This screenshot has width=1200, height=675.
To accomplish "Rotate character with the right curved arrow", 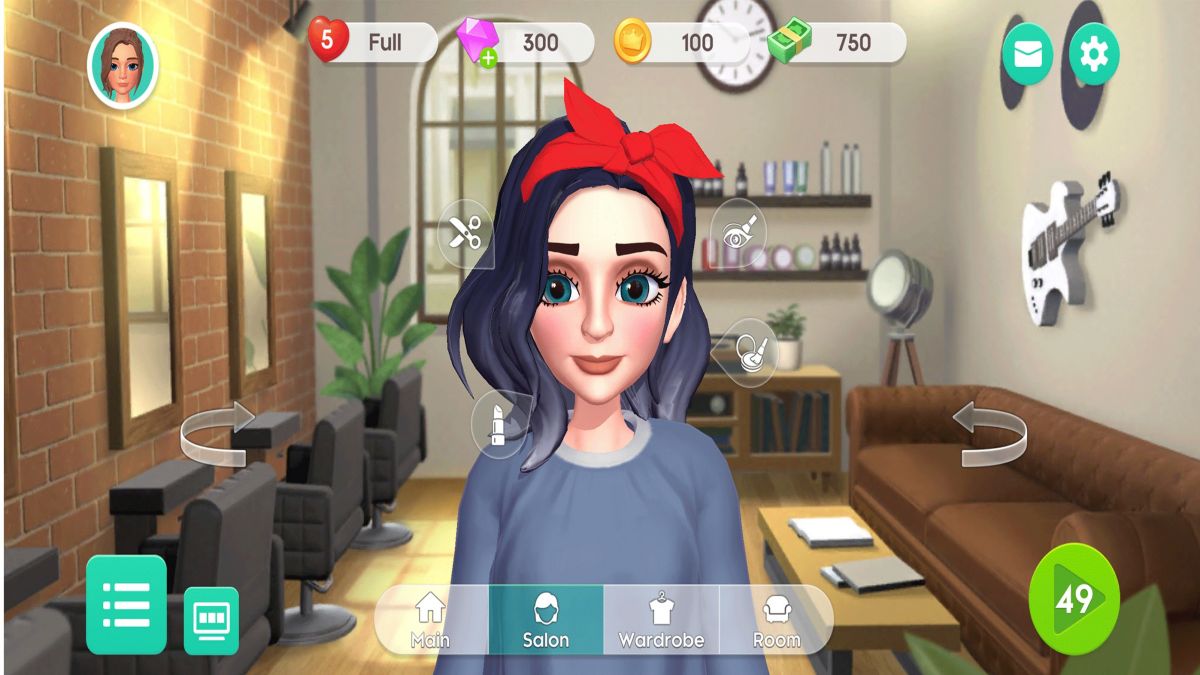I will pyautogui.click(x=989, y=432).
